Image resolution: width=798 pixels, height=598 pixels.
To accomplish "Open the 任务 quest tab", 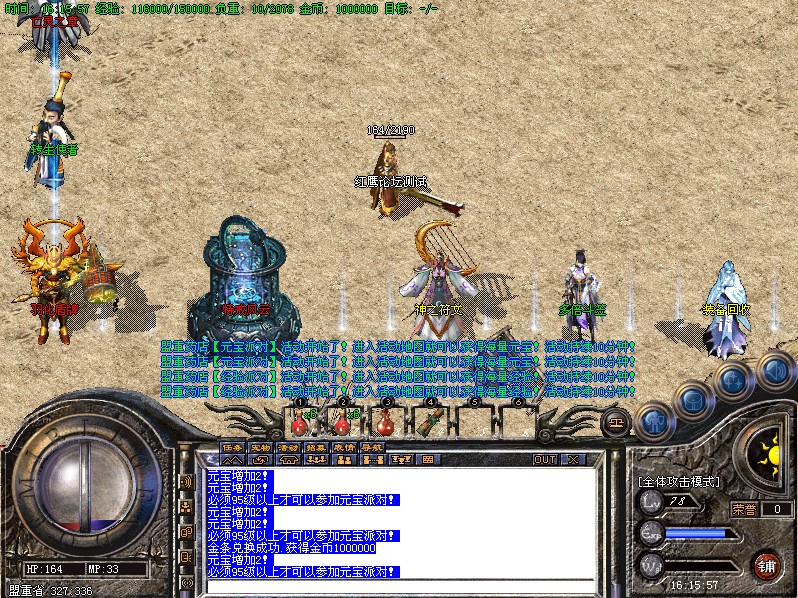I will (232, 447).
